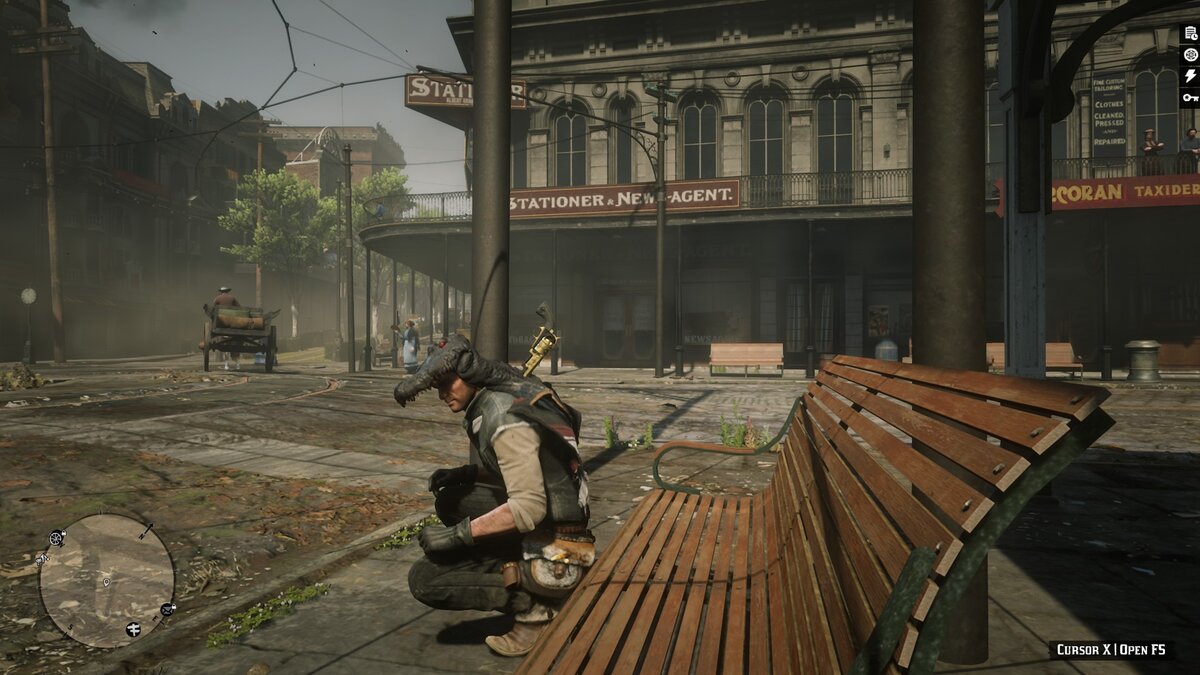The image size is (1200, 675).
Task: Select the wagon wheel marker on minimap
Action: pos(57,538)
